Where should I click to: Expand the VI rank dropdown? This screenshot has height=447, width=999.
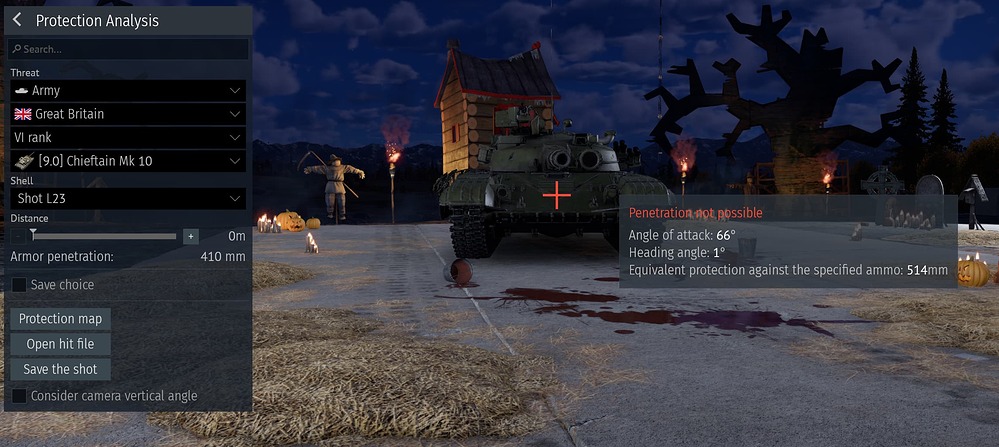tap(128, 137)
